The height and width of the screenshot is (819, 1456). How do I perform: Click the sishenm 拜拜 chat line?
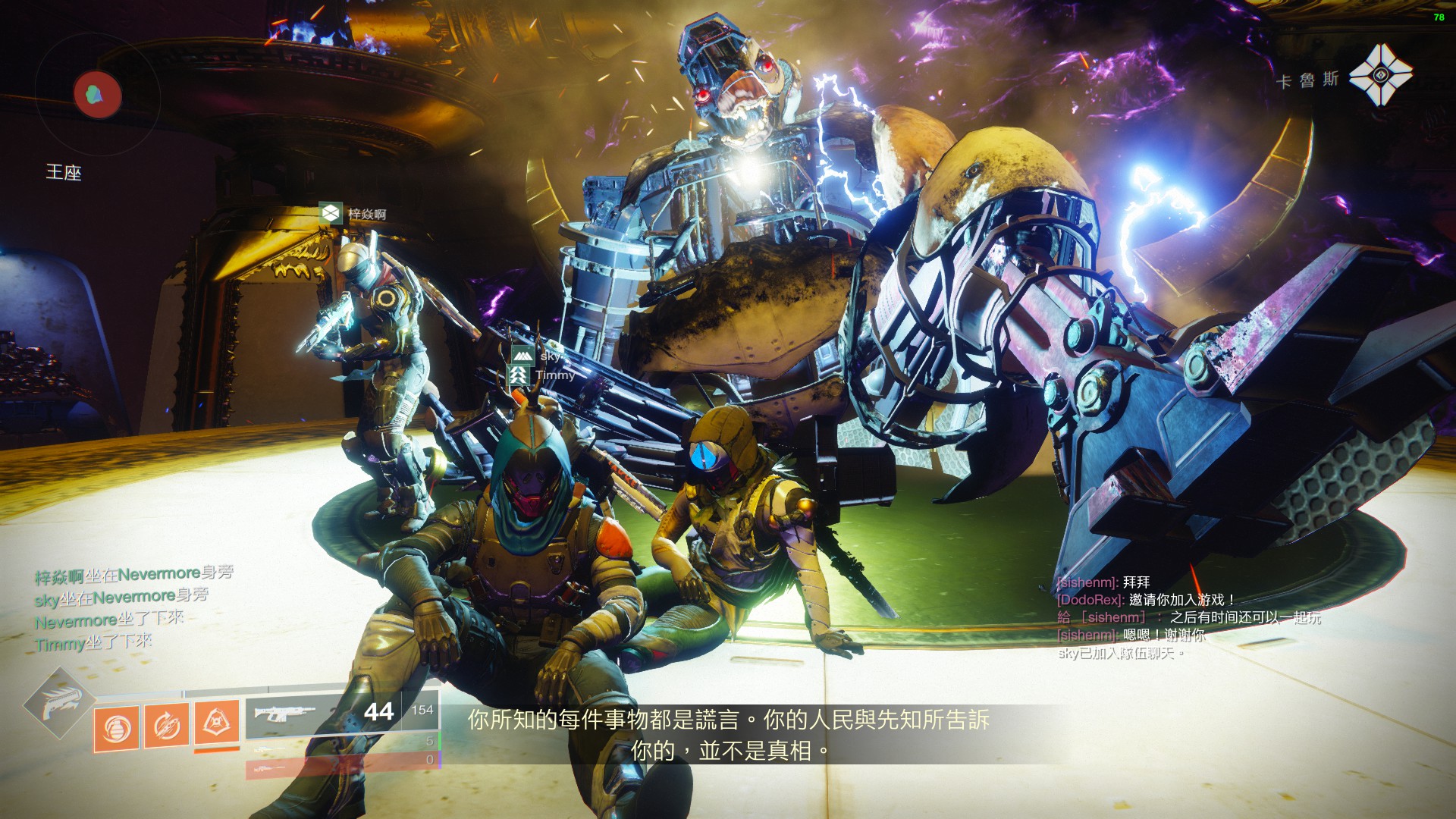pos(1103,582)
